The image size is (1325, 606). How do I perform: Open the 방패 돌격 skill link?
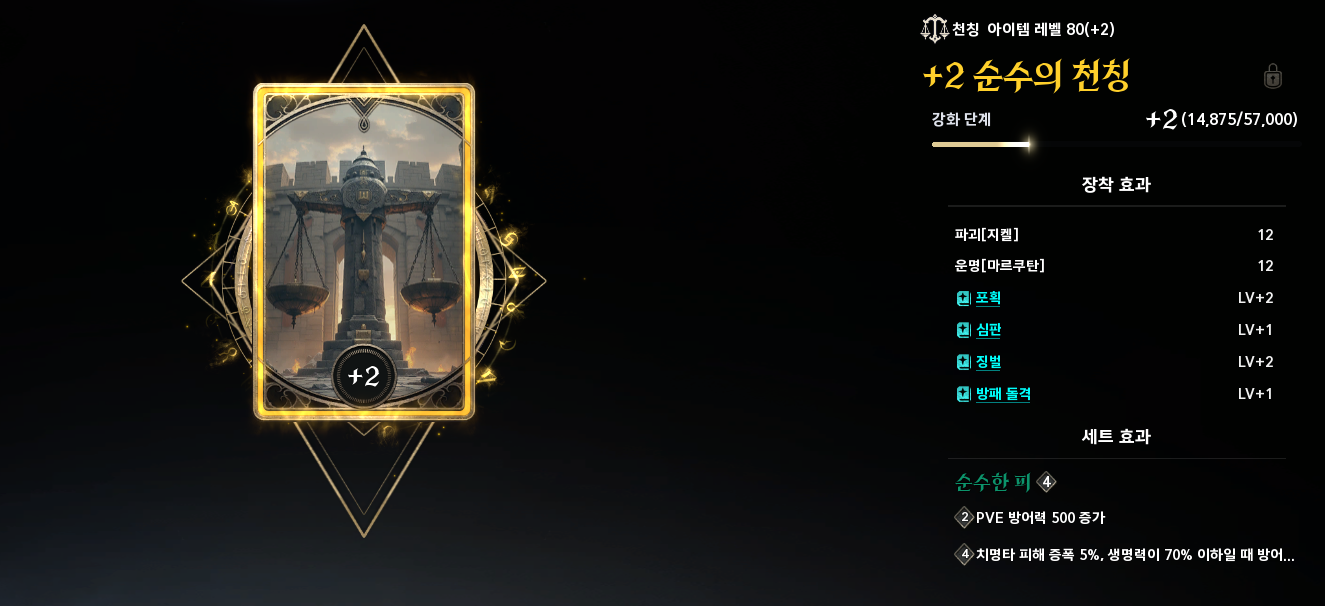(1003, 394)
